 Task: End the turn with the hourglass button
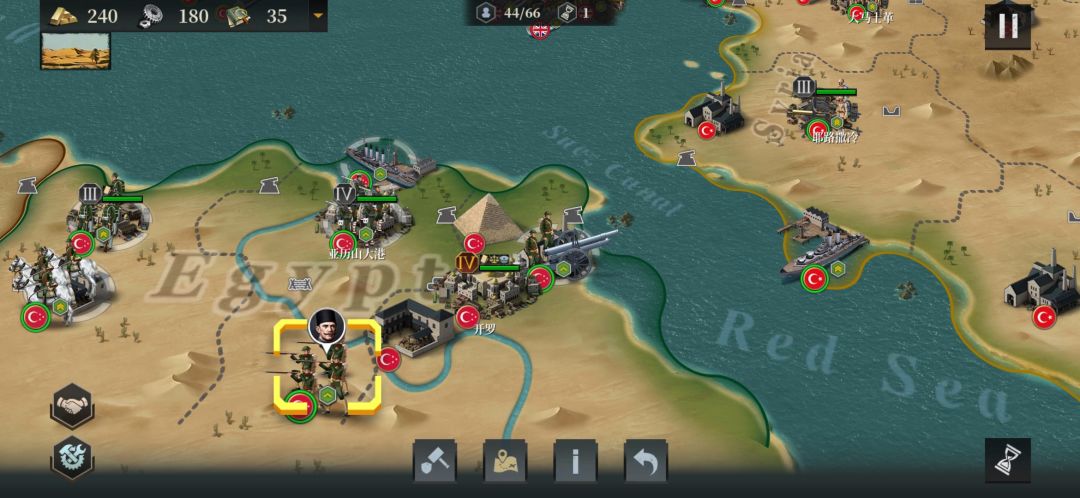(x=1007, y=460)
